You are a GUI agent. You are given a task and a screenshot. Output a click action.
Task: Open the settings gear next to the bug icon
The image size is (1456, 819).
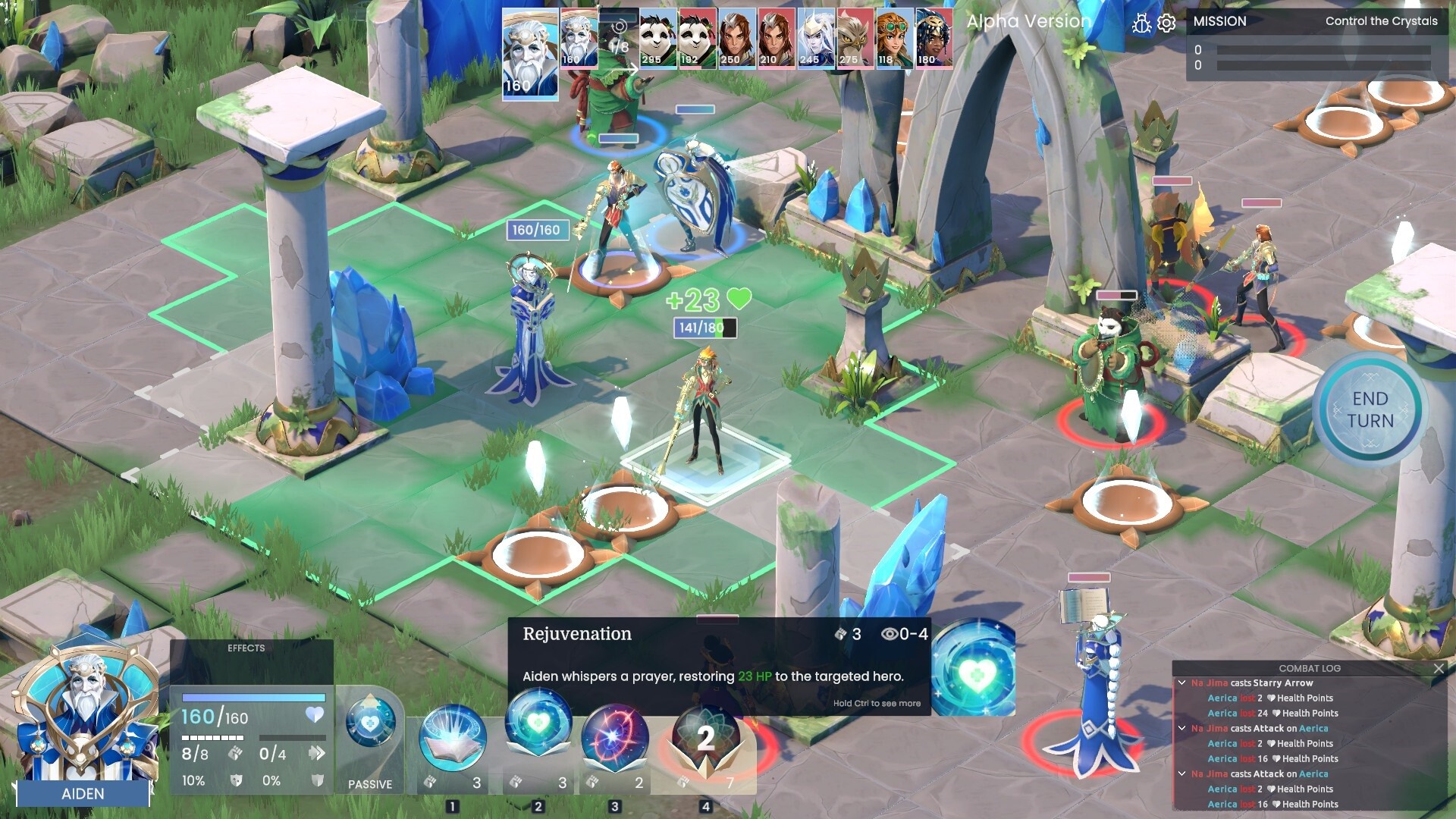tap(1166, 22)
